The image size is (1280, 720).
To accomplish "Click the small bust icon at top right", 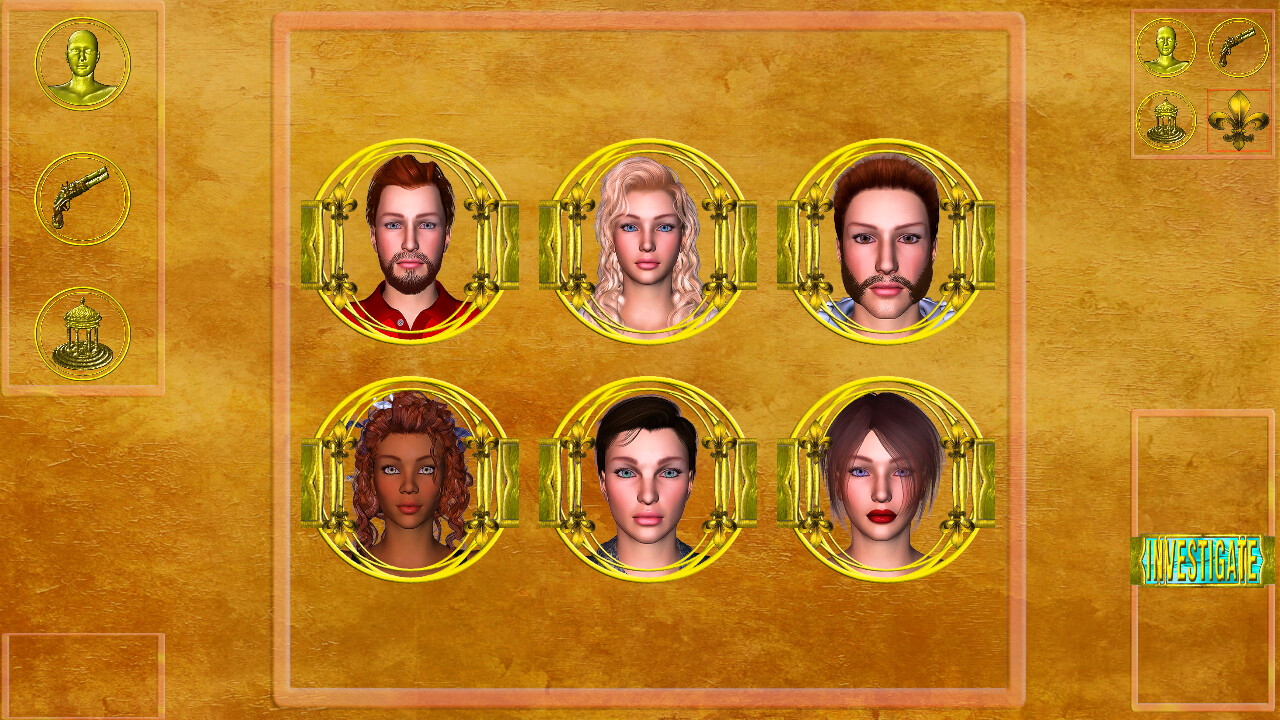I will pos(1164,48).
